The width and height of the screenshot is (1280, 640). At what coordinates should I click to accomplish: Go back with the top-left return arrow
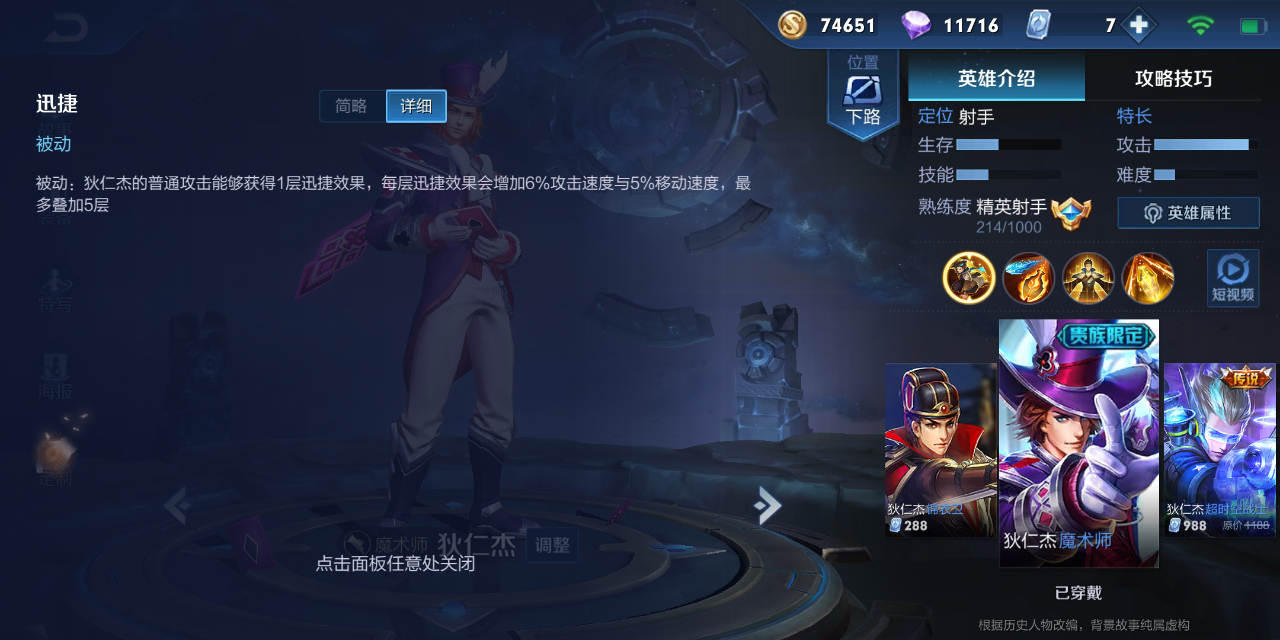[x=66, y=28]
